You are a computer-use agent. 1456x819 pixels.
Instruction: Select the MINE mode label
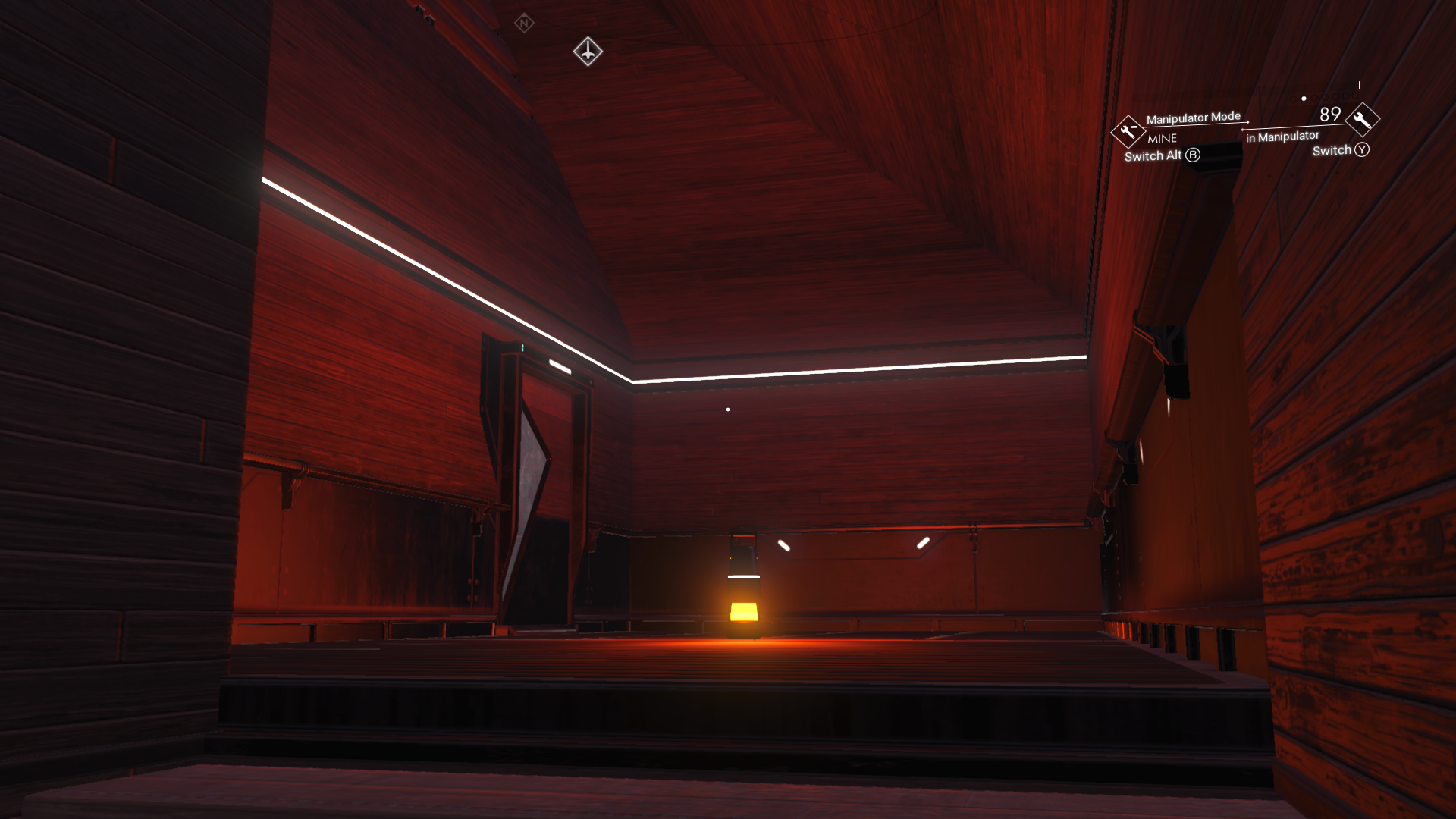(x=1162, y=138)
